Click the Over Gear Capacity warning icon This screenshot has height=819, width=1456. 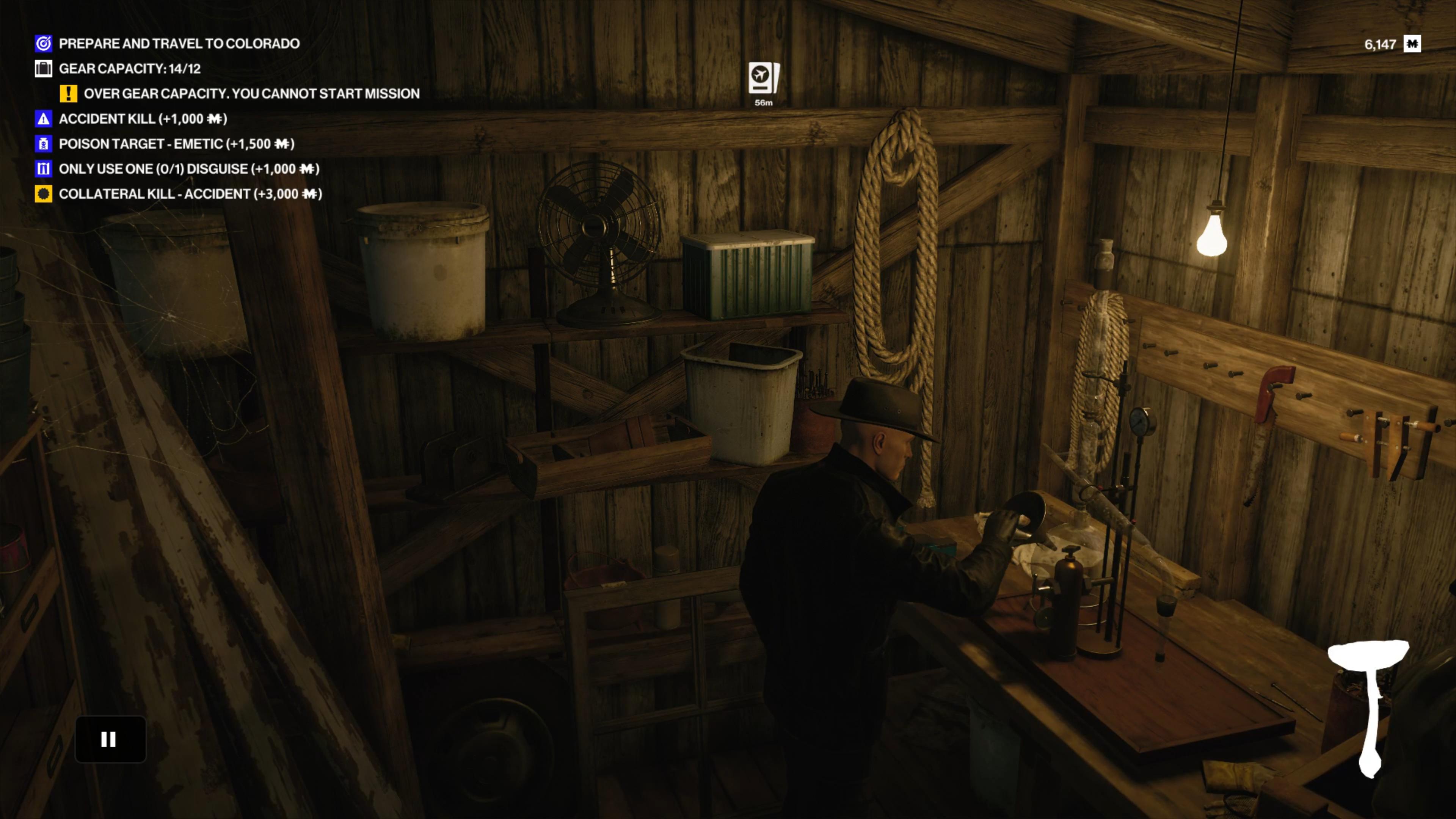(68, 93)
